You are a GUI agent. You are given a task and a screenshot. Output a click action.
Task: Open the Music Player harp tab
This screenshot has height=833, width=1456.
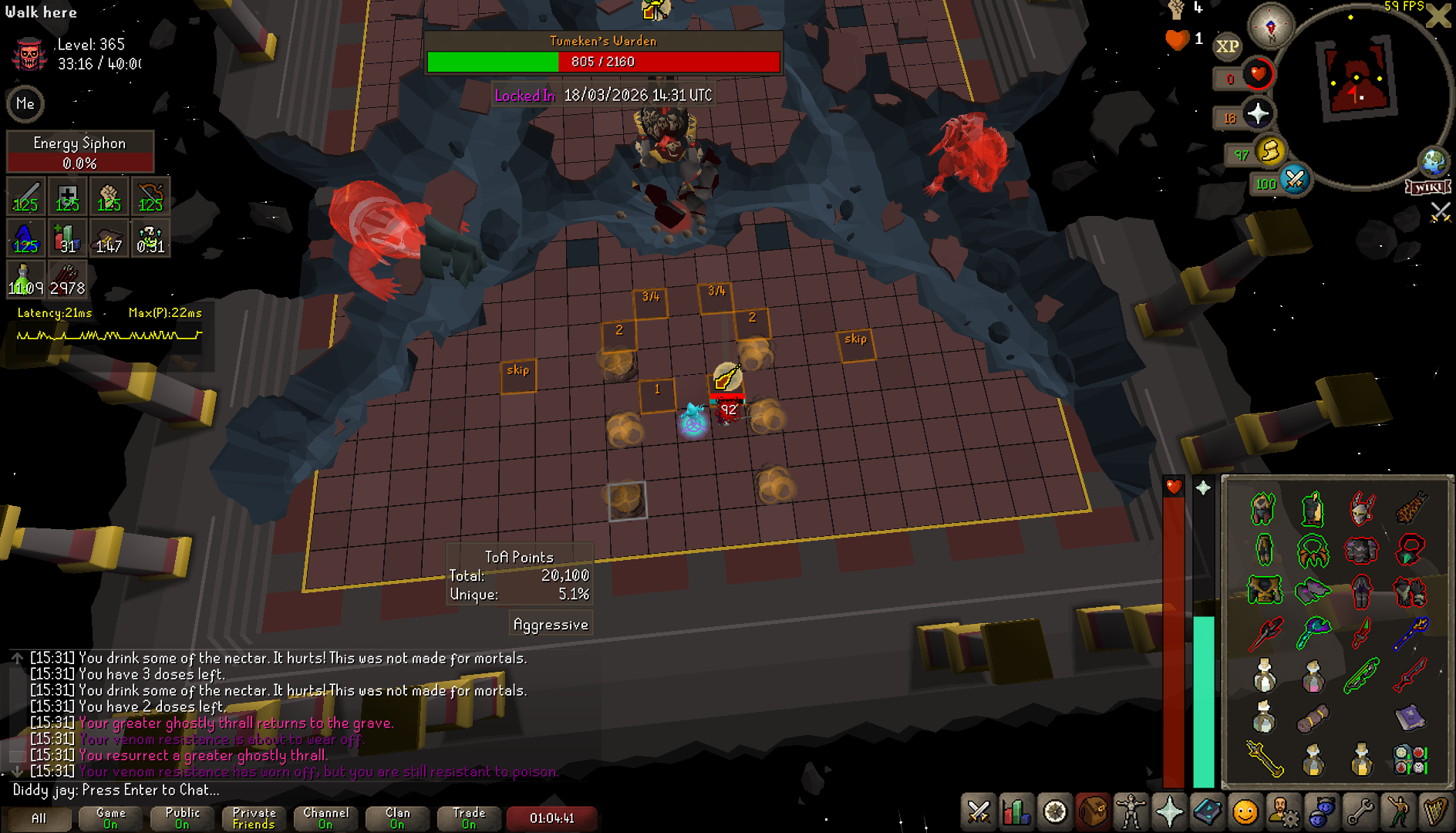(1435, 812)
